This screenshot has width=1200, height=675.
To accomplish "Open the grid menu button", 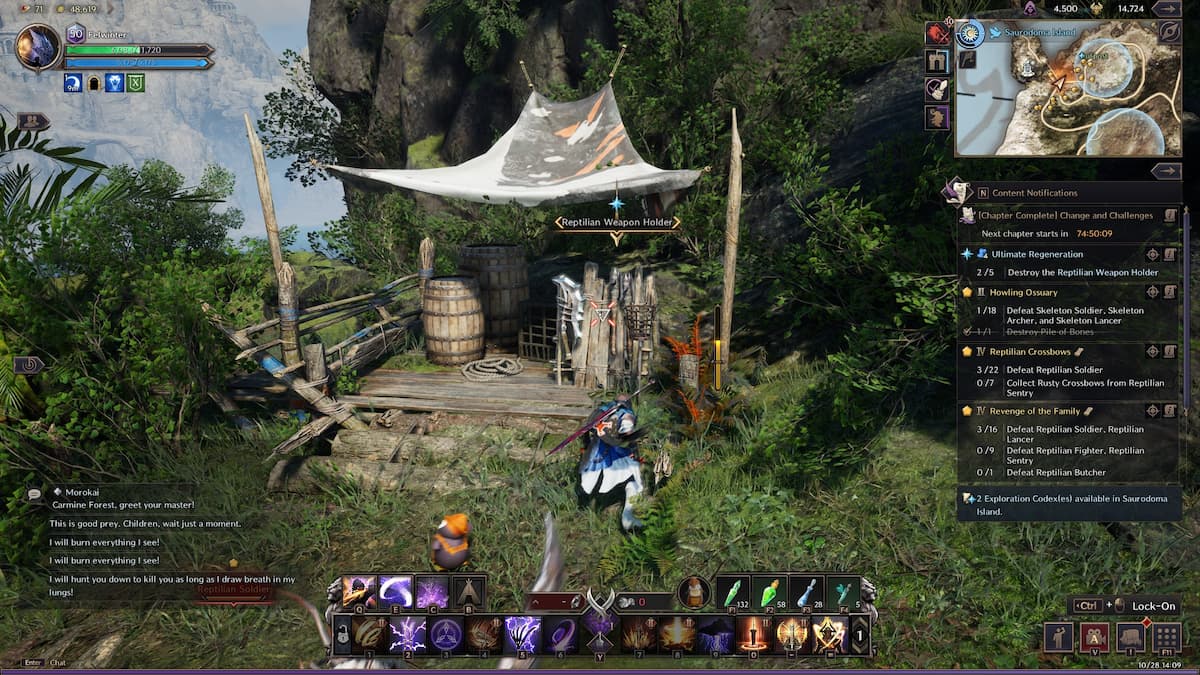I will coord(1167,637).
